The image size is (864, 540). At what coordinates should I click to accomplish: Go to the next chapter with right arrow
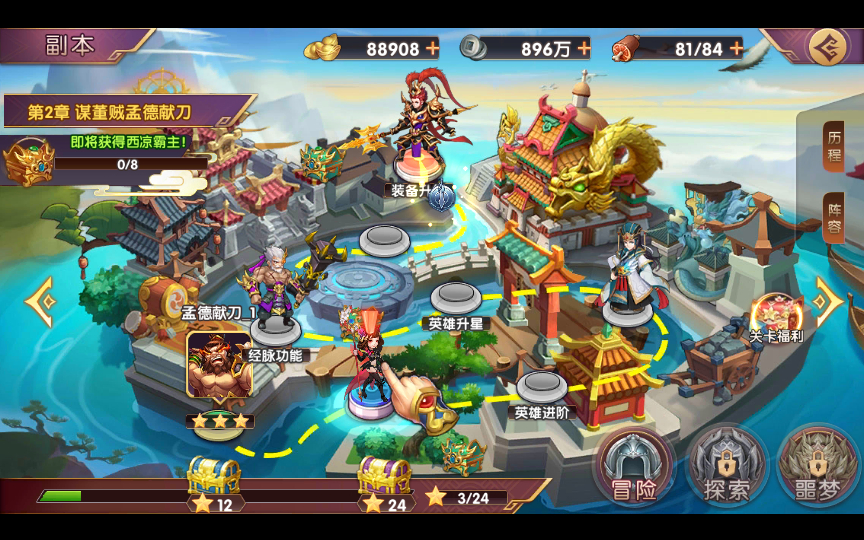828,300
